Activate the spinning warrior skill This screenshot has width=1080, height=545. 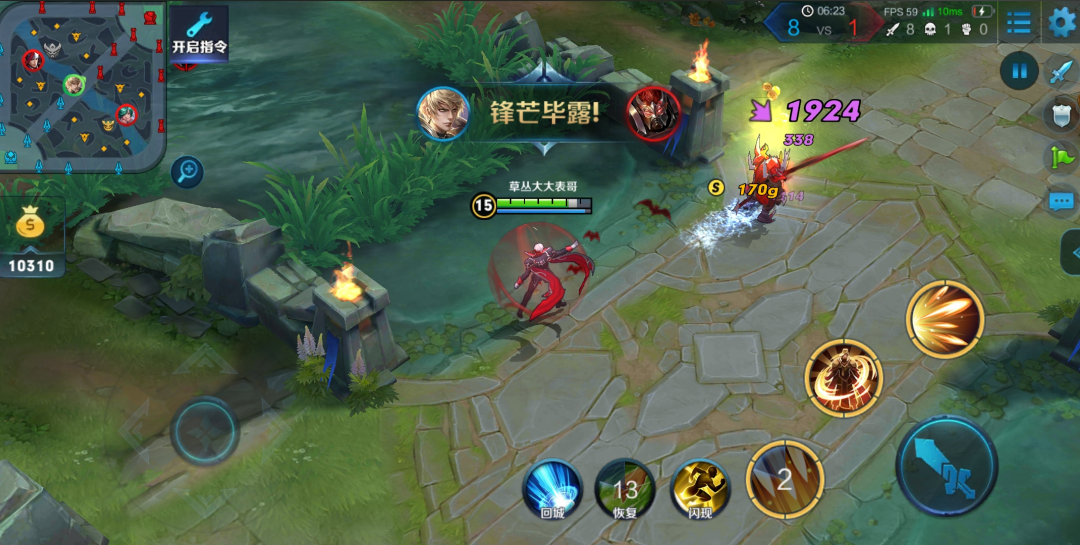tap(843, 378)
